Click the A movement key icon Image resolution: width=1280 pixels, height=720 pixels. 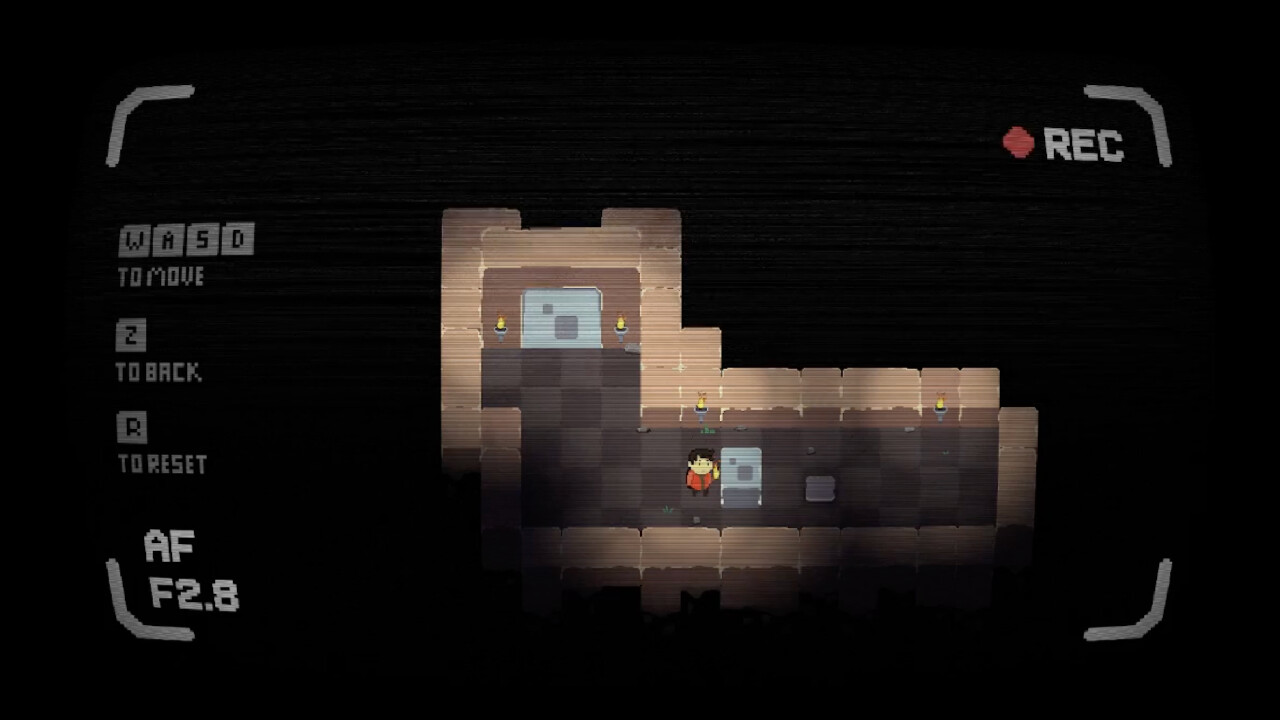pyautogui.click(x=168, y=240)
